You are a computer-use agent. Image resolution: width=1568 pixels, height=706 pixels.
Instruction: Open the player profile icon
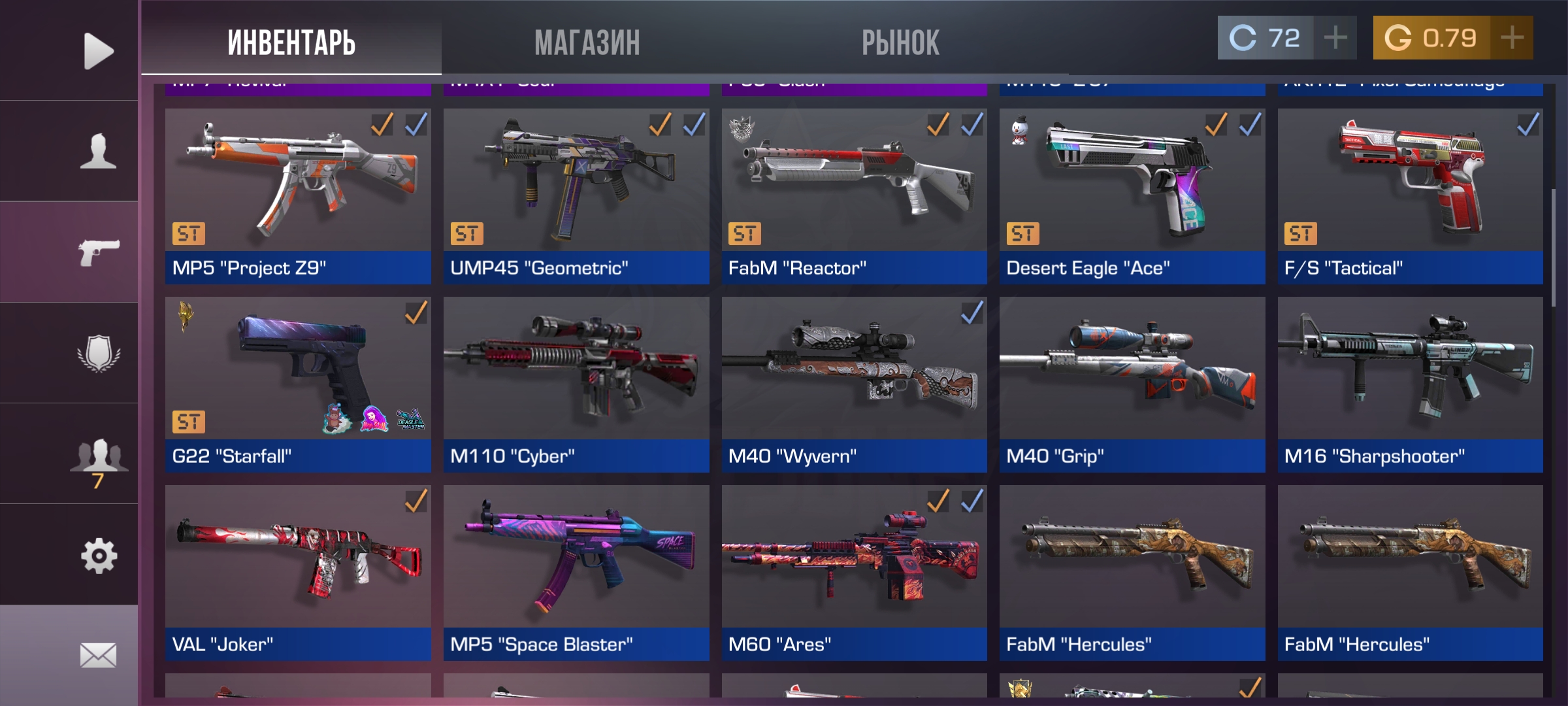[98, 151]
